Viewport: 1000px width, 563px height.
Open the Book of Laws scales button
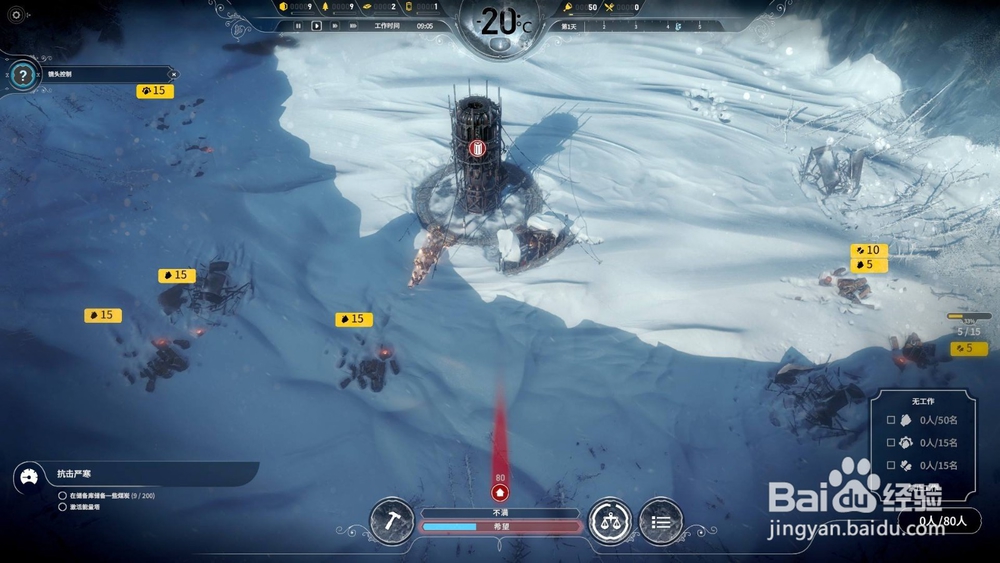[610, 520]
